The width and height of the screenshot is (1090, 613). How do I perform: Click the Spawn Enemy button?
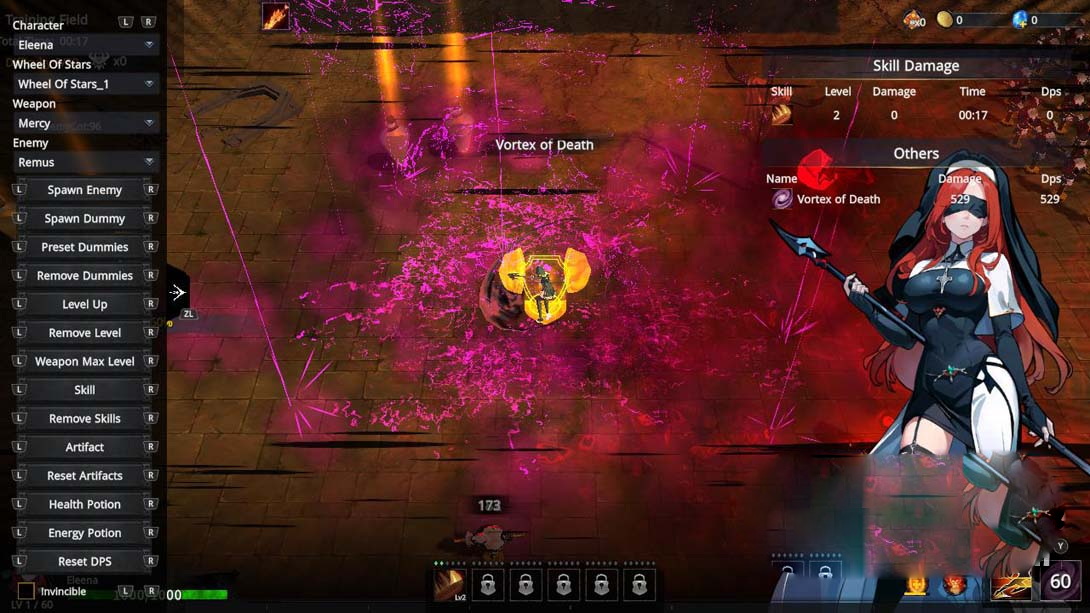84,190
